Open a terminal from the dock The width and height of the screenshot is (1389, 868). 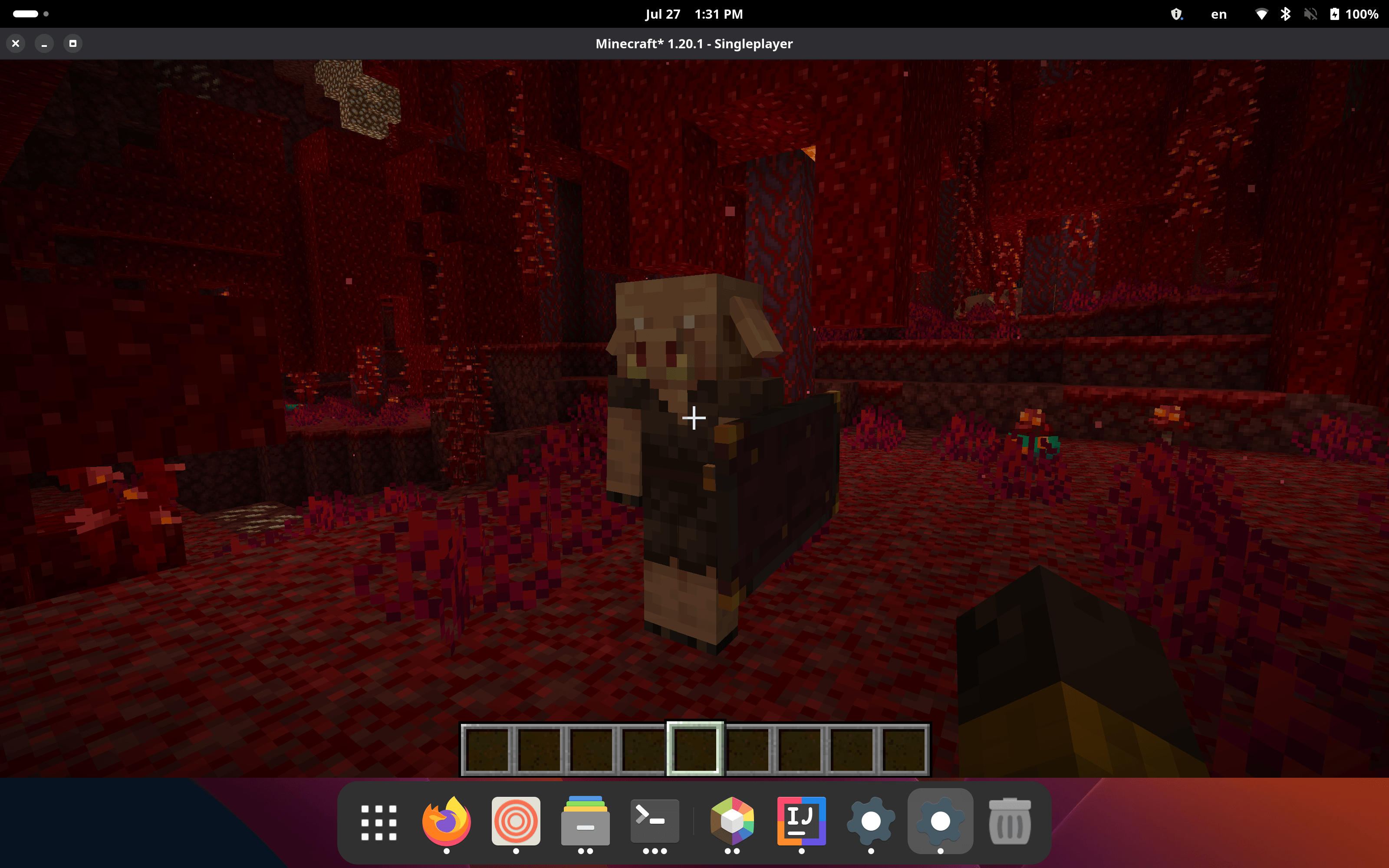(x=653, y=821)
